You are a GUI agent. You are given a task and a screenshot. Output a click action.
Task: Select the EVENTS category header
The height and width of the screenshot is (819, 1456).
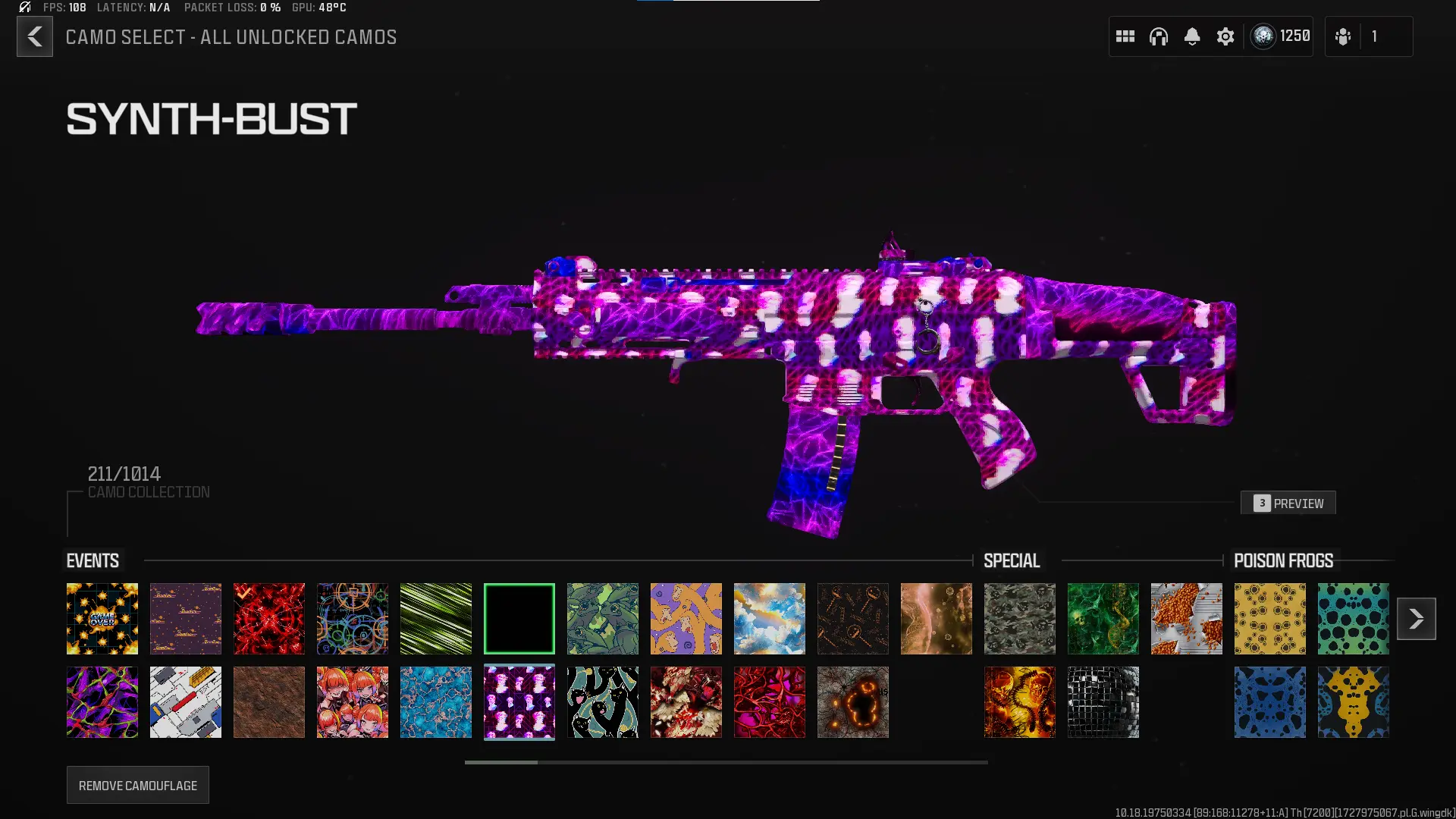click(92, 560)
